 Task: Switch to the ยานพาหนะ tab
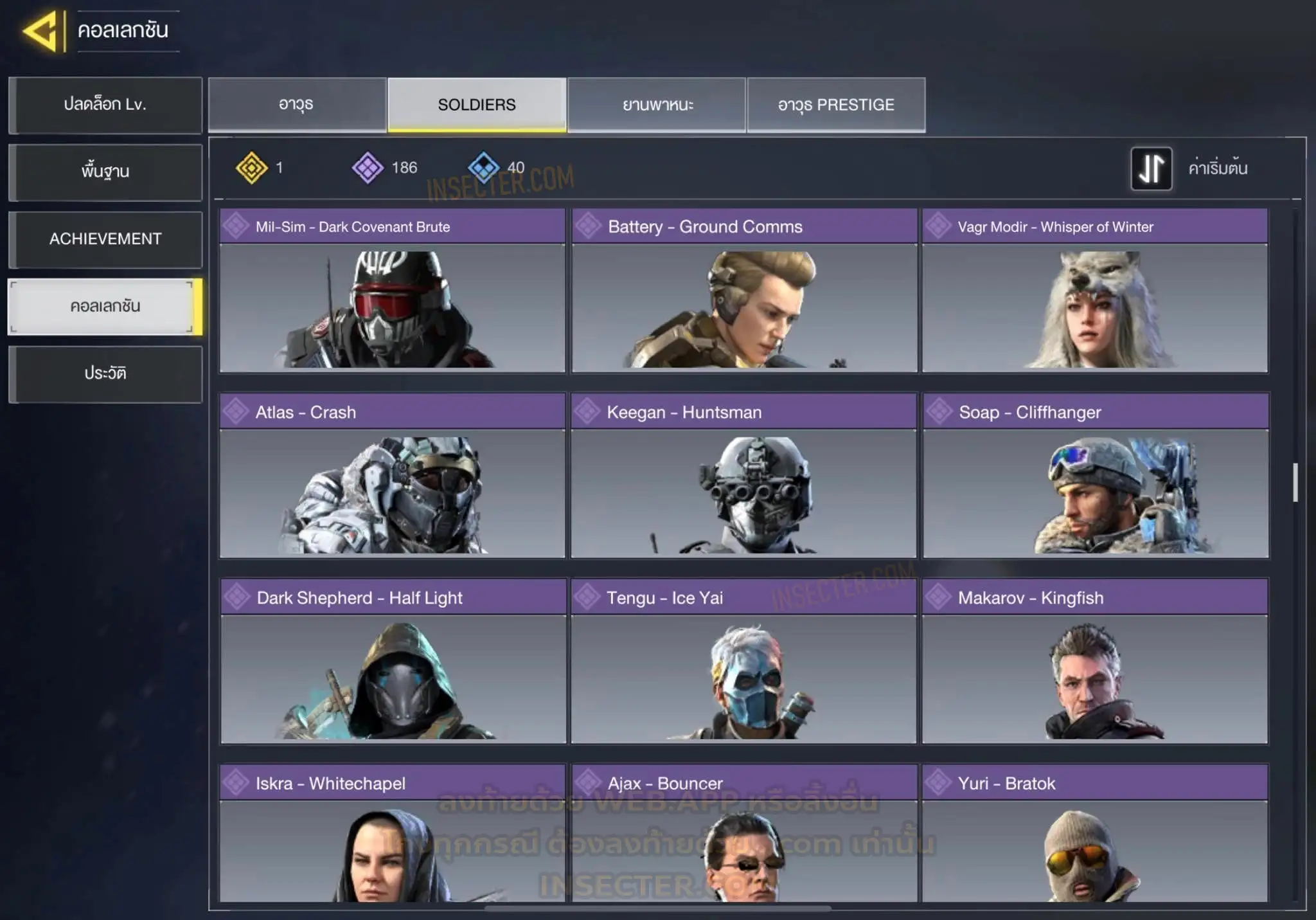[657, 105]
